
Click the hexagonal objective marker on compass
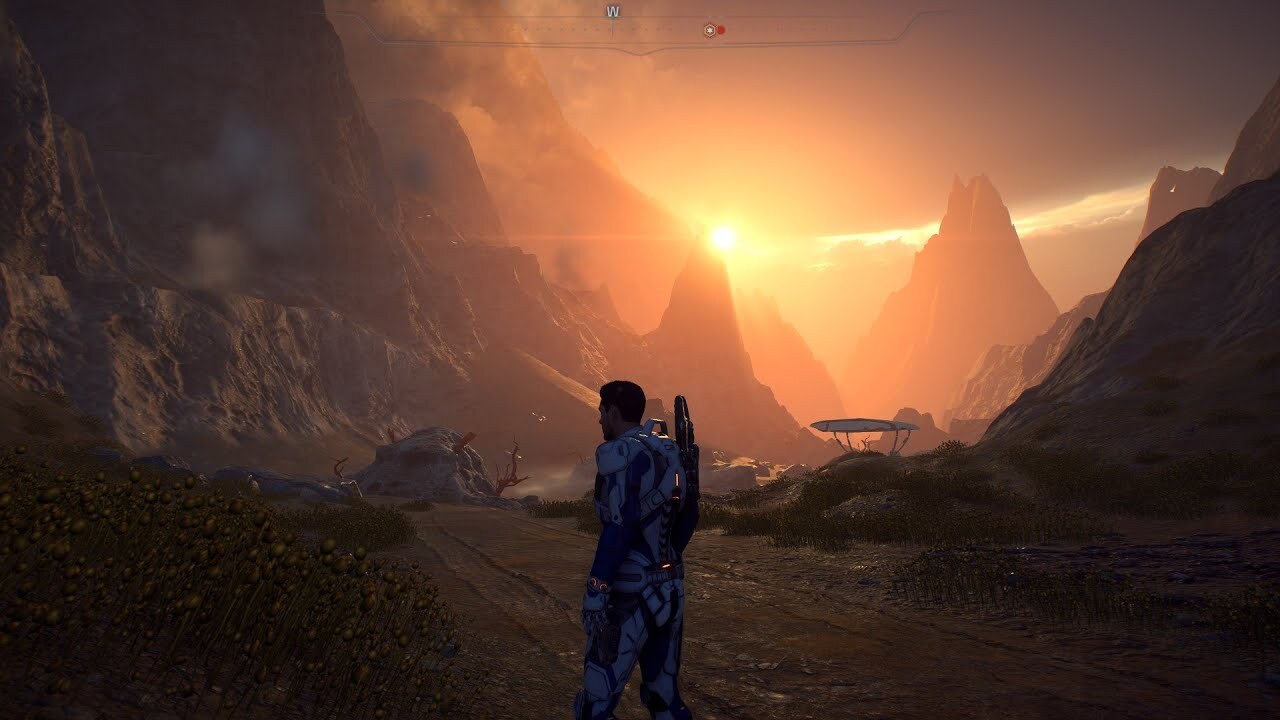(709, 30)
